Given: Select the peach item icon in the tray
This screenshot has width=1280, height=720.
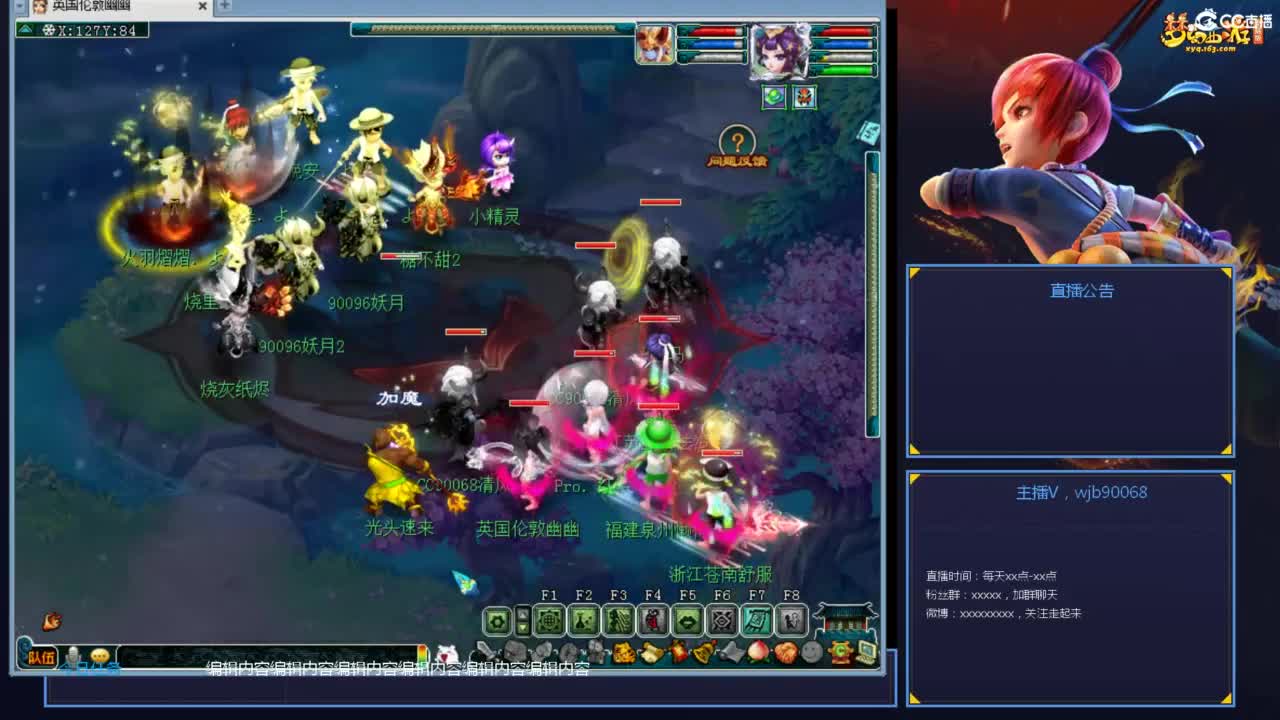Looking at the screenshot, I should 757,650.
